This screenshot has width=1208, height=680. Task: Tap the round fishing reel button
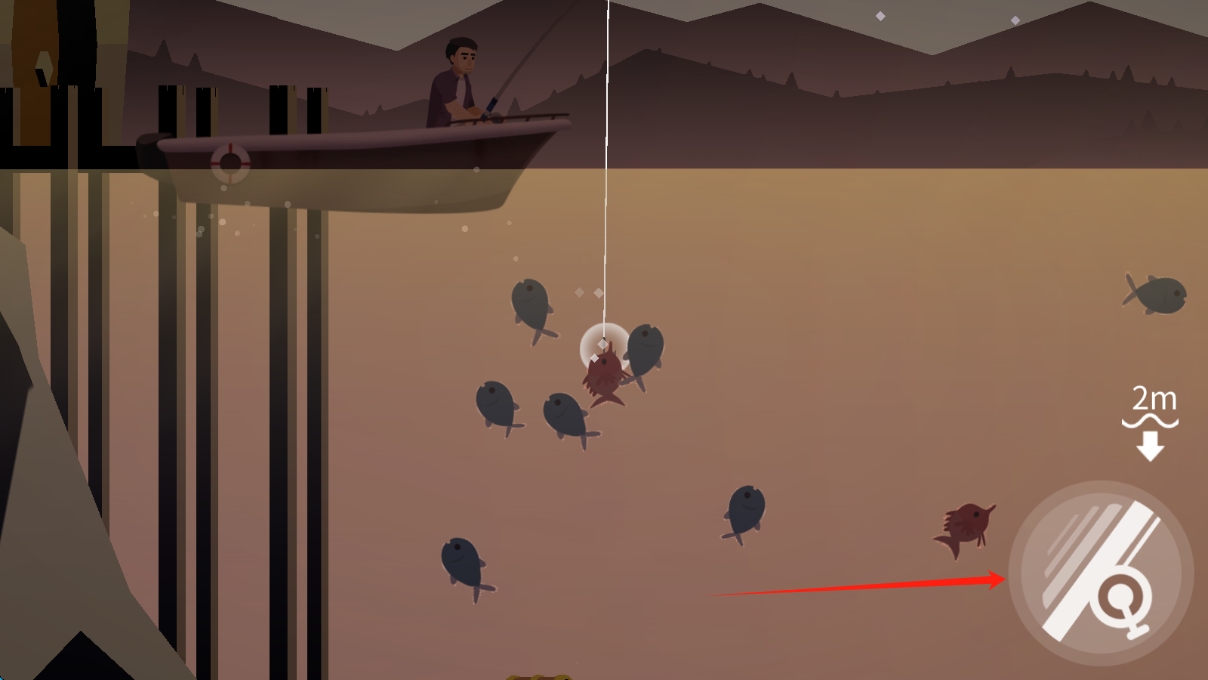1100,573
